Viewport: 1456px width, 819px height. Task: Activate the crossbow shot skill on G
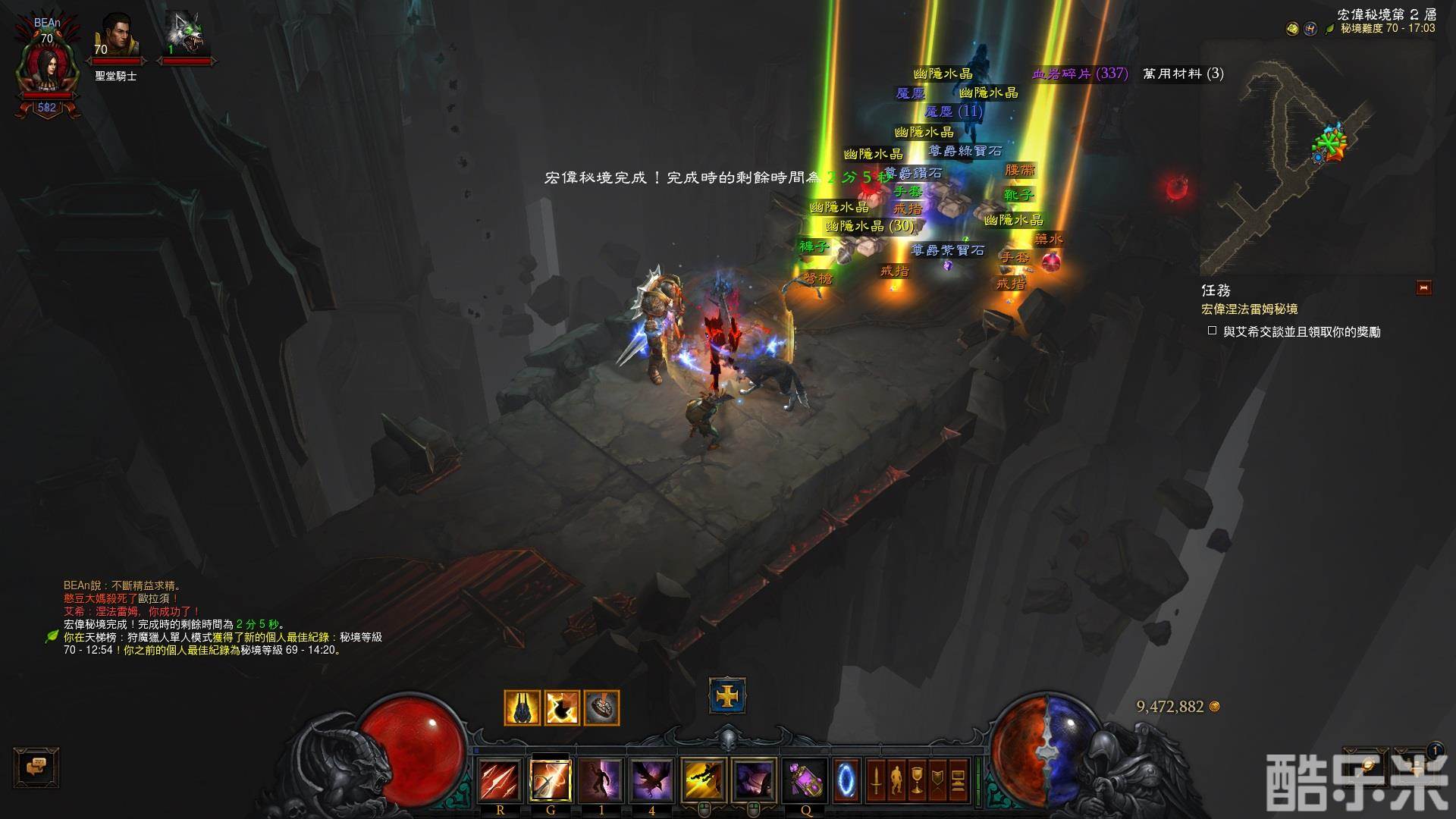point(551,780)
